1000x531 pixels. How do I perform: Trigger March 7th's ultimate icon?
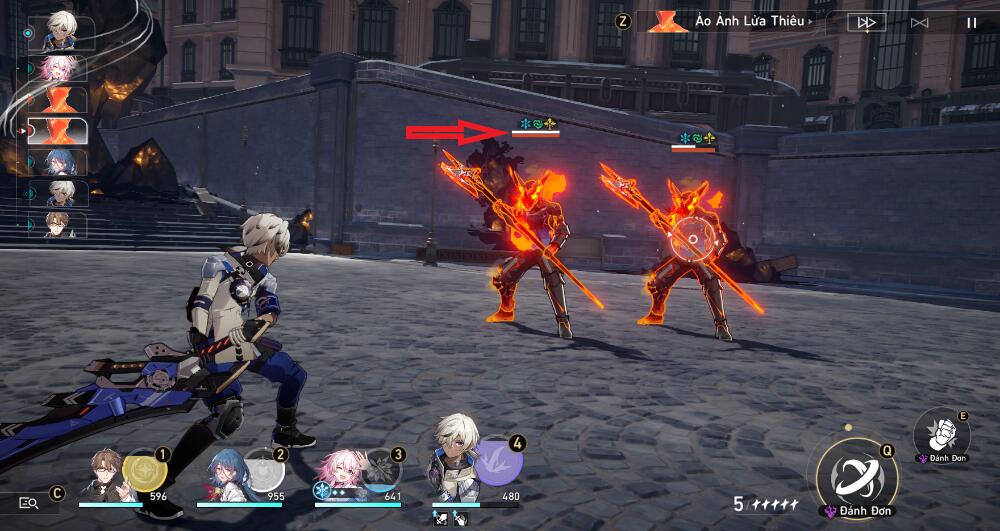pos(380,470)
